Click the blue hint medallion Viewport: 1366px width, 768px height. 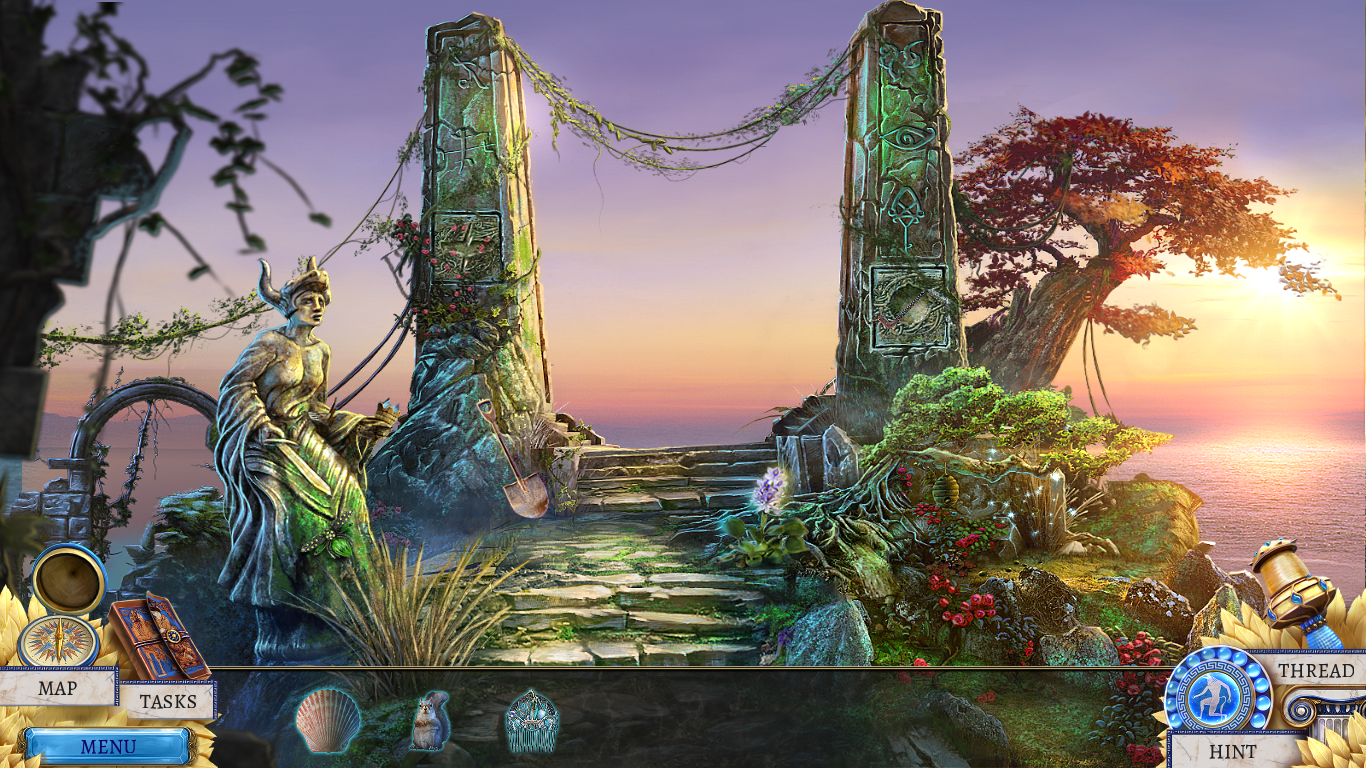click(1217, 695)
